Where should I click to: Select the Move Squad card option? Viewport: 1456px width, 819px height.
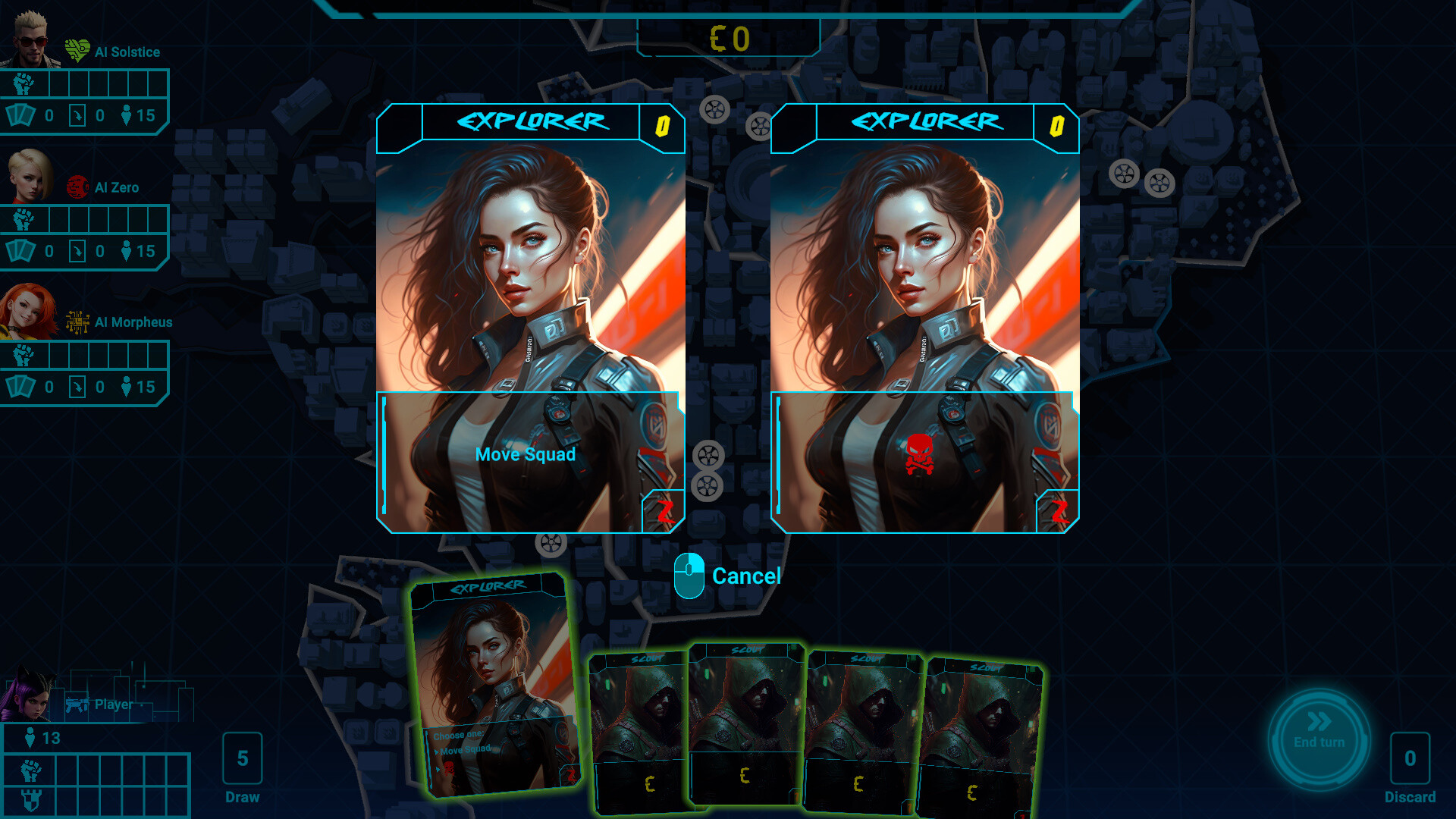point(526,454)
